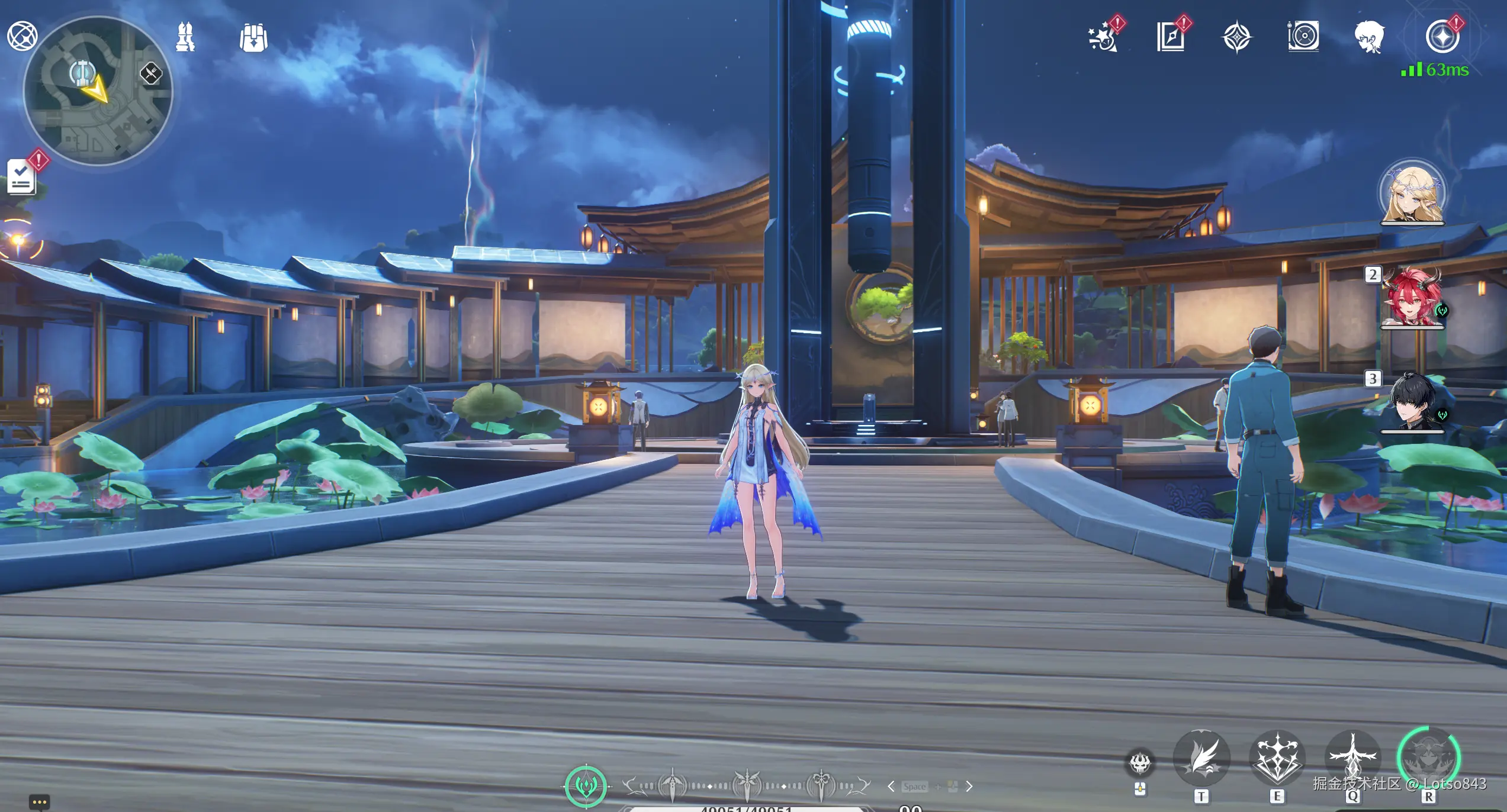The height and width of the screenshot is (812, 1507).
Task: Activate the snowflake crest skill above E
Action: click(x=1277, y=758)
